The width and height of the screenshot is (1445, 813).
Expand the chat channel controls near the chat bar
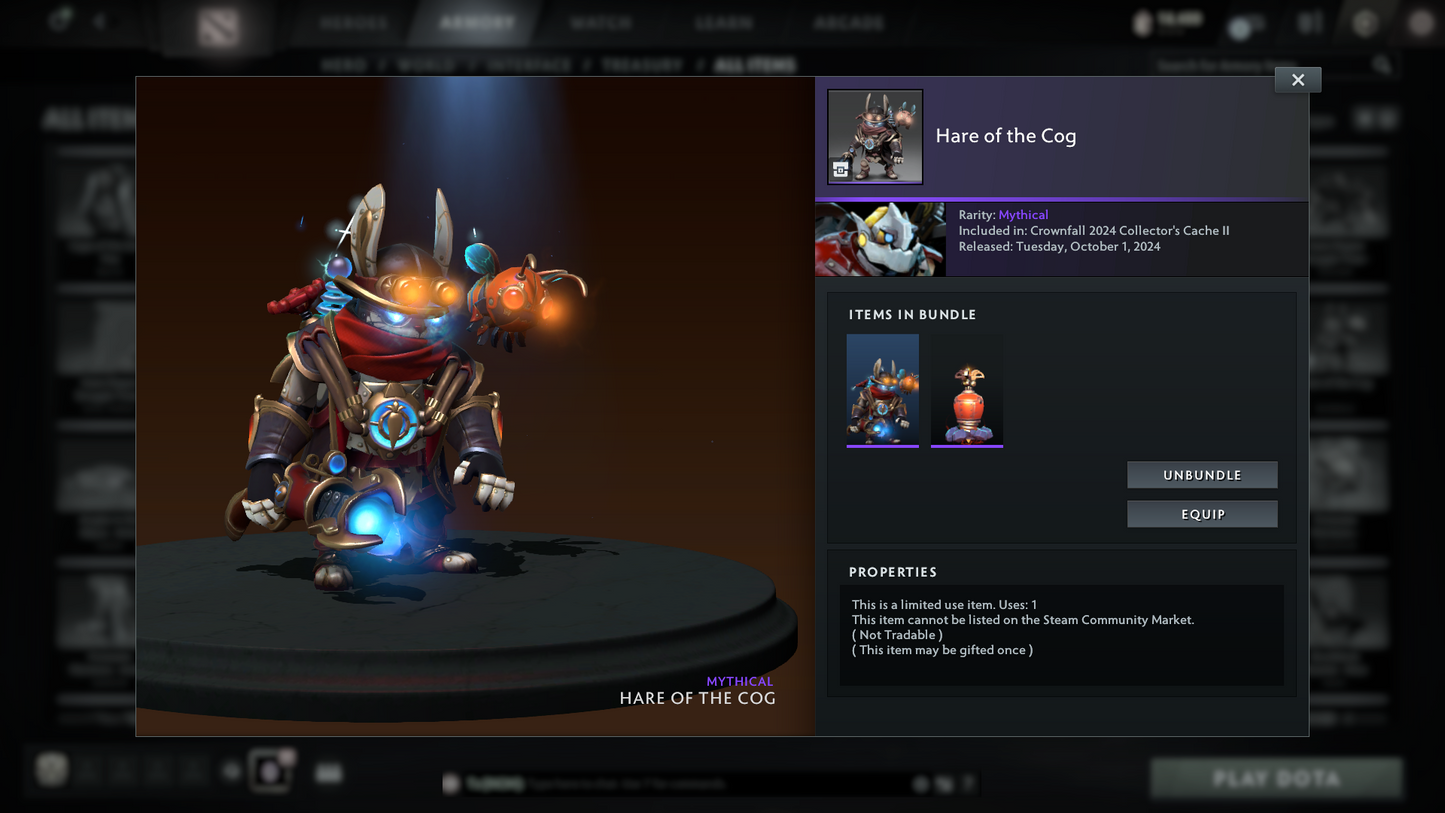943,784
